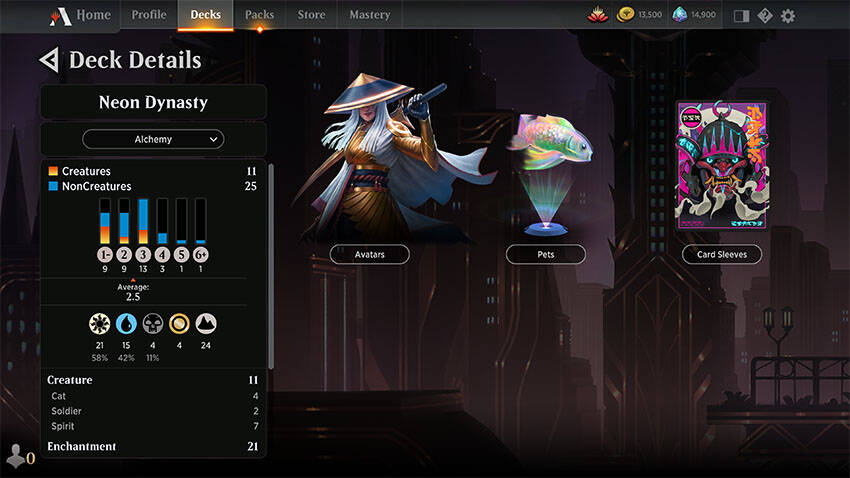Viewport: 850px width, 478px height.
Task: Open the question mark help icon
Action: click(x=765, y=15)
